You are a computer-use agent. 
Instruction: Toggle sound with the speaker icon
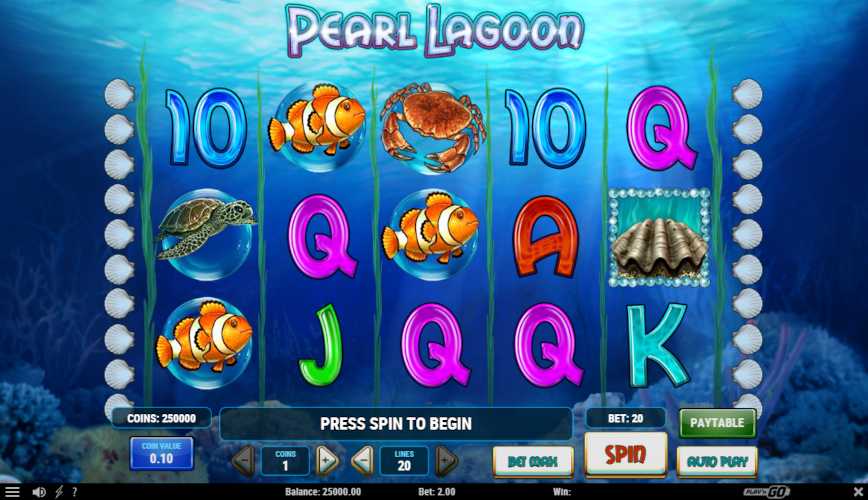click(39, 492)
